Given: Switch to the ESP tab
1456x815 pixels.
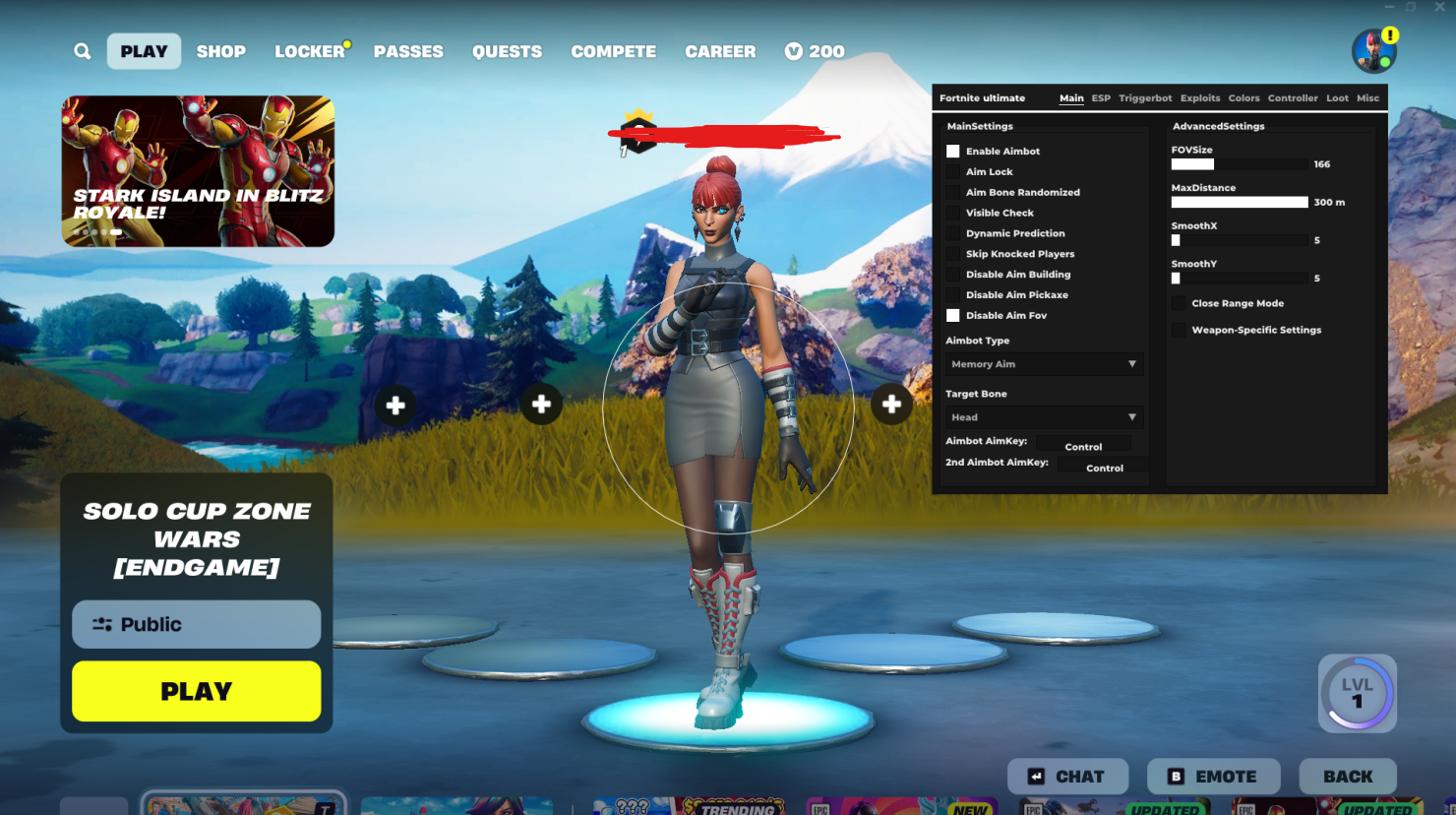Looking at the screenshot, I should pos(1100,97).
